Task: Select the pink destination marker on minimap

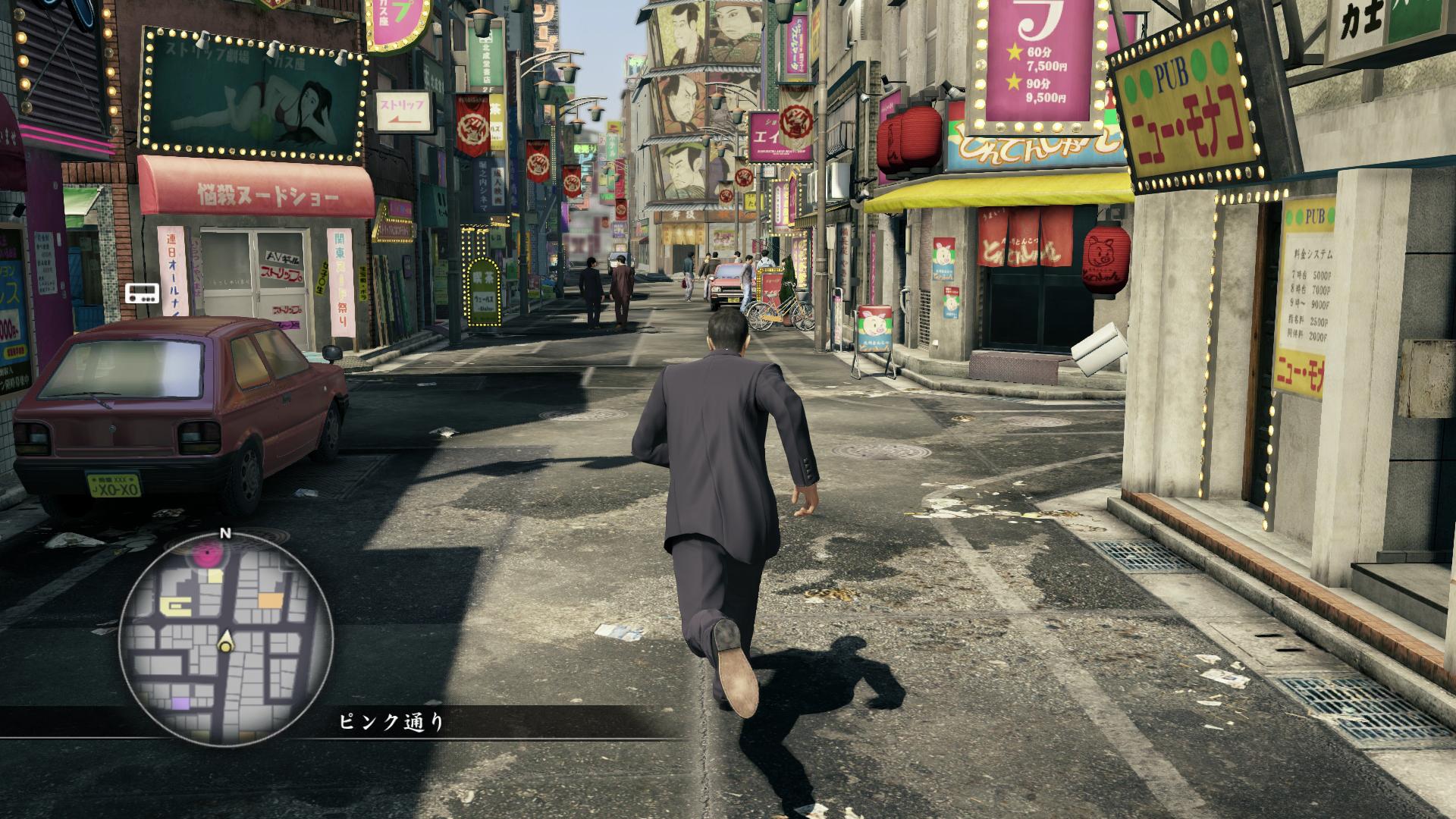Action: [209, 557]
